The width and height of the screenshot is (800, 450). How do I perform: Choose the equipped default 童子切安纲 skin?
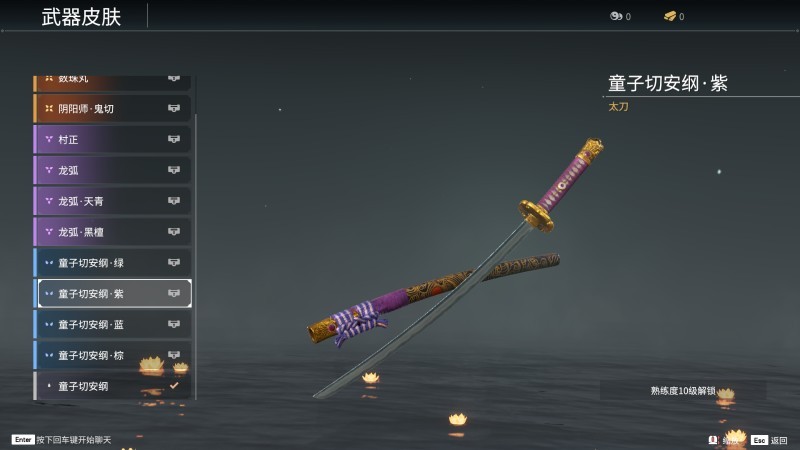point(112,386)
